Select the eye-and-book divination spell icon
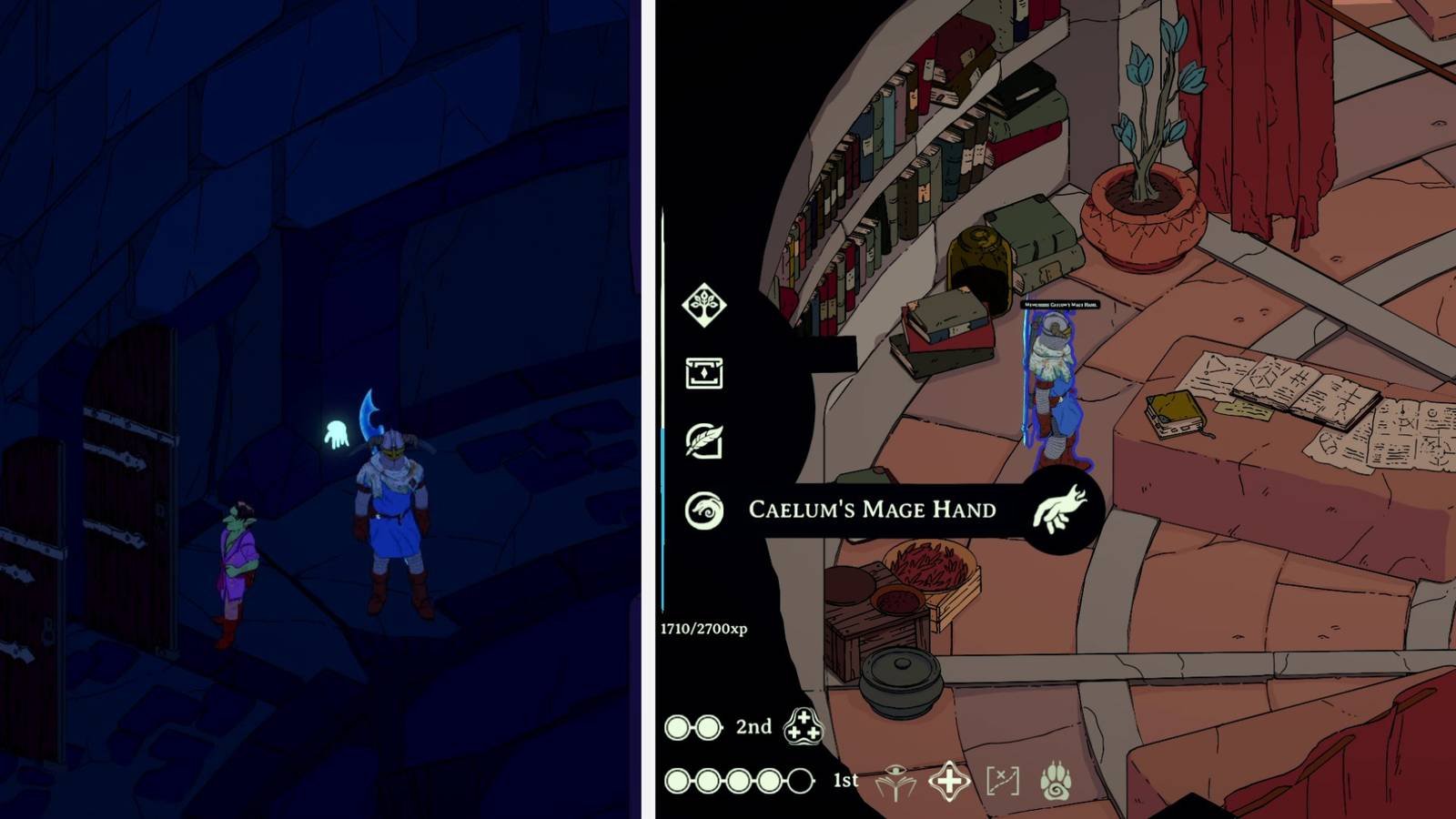This screenshot has width=1456, height=819. (895, 779)
